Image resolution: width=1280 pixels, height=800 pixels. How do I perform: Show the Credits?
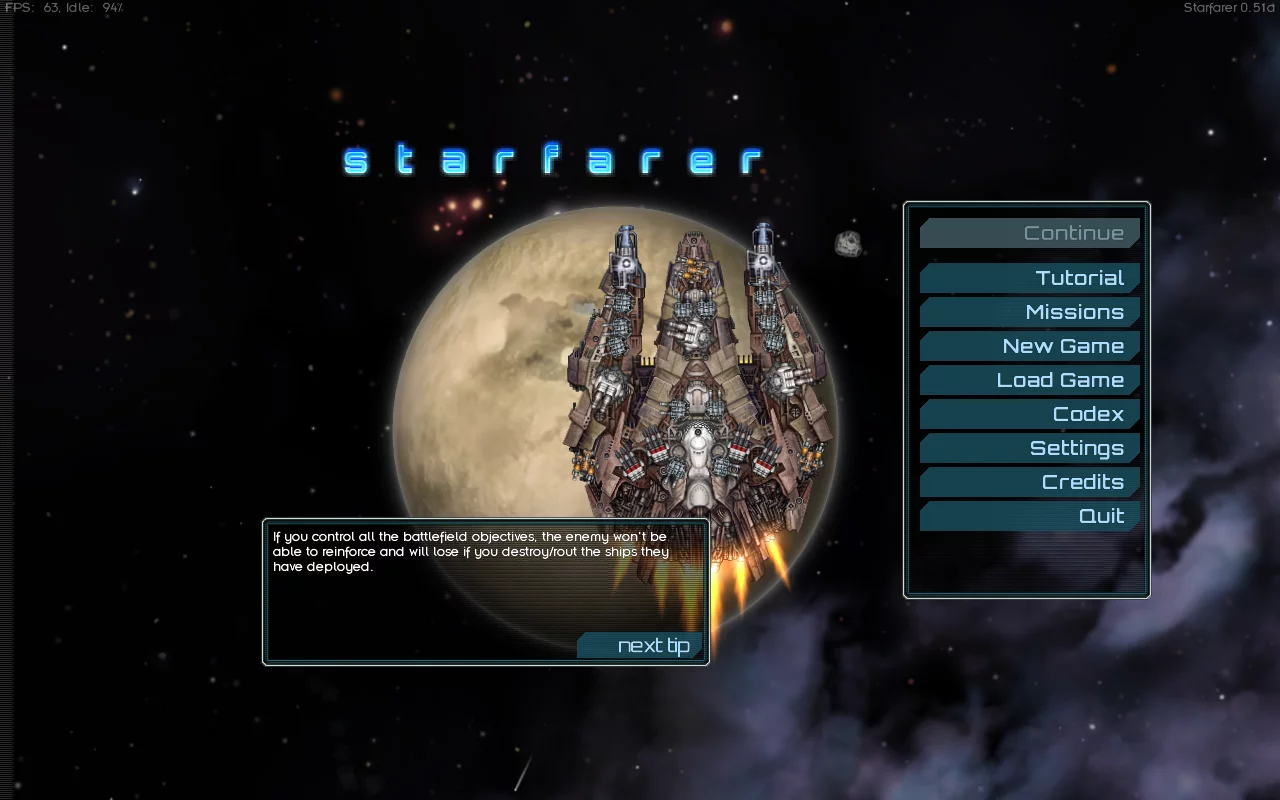tap(1030, 482)
